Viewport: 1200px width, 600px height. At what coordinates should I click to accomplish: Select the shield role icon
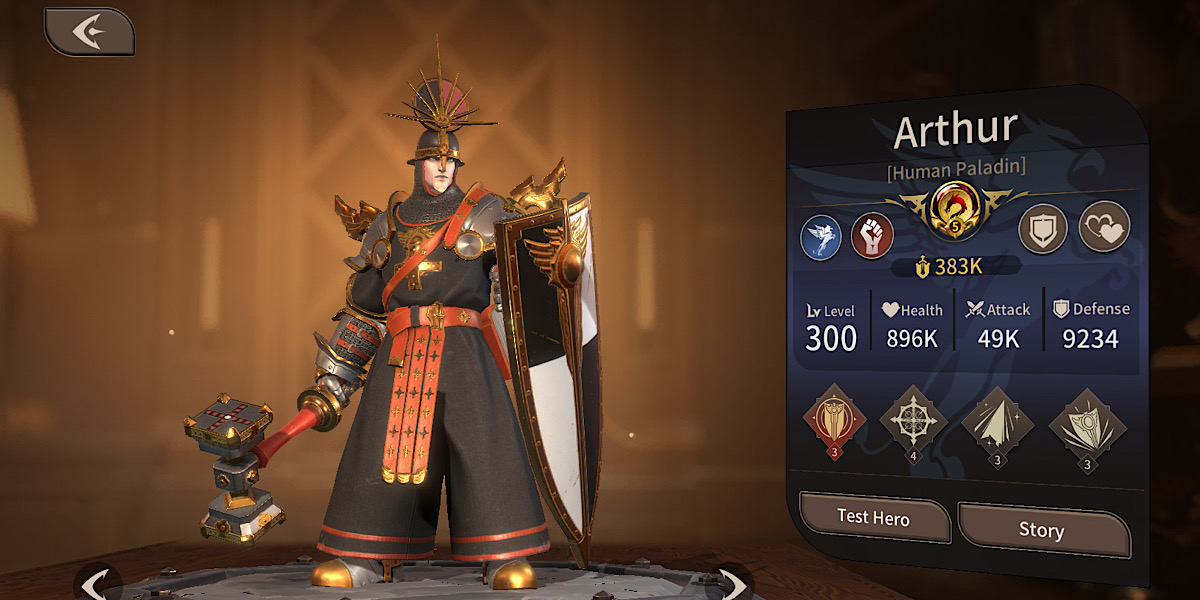pyautogui.click(x=1043, y=230)
